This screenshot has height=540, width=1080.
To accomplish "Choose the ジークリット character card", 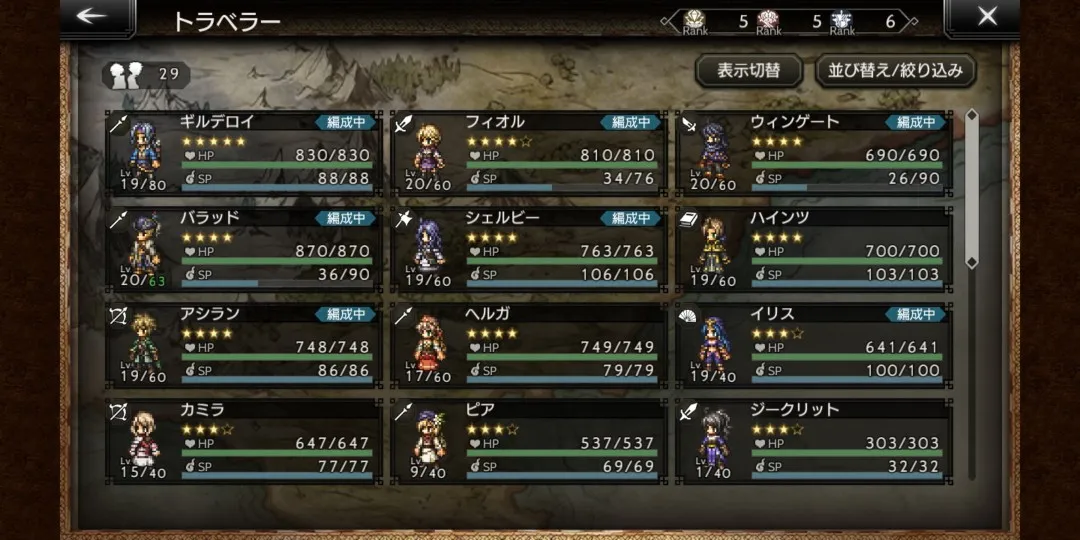I will (813, 441).
